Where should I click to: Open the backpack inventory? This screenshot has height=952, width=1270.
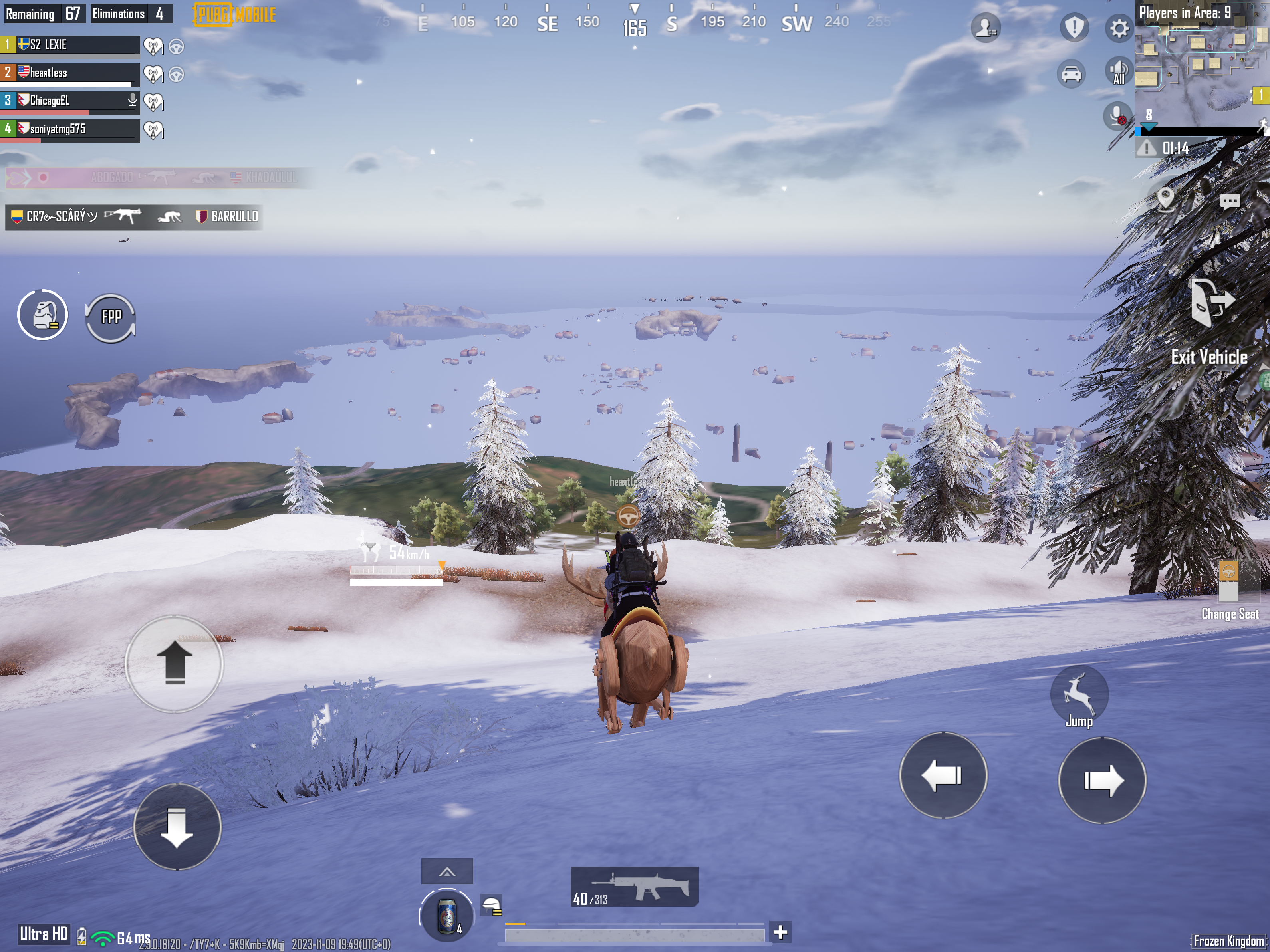pos(42,315)
